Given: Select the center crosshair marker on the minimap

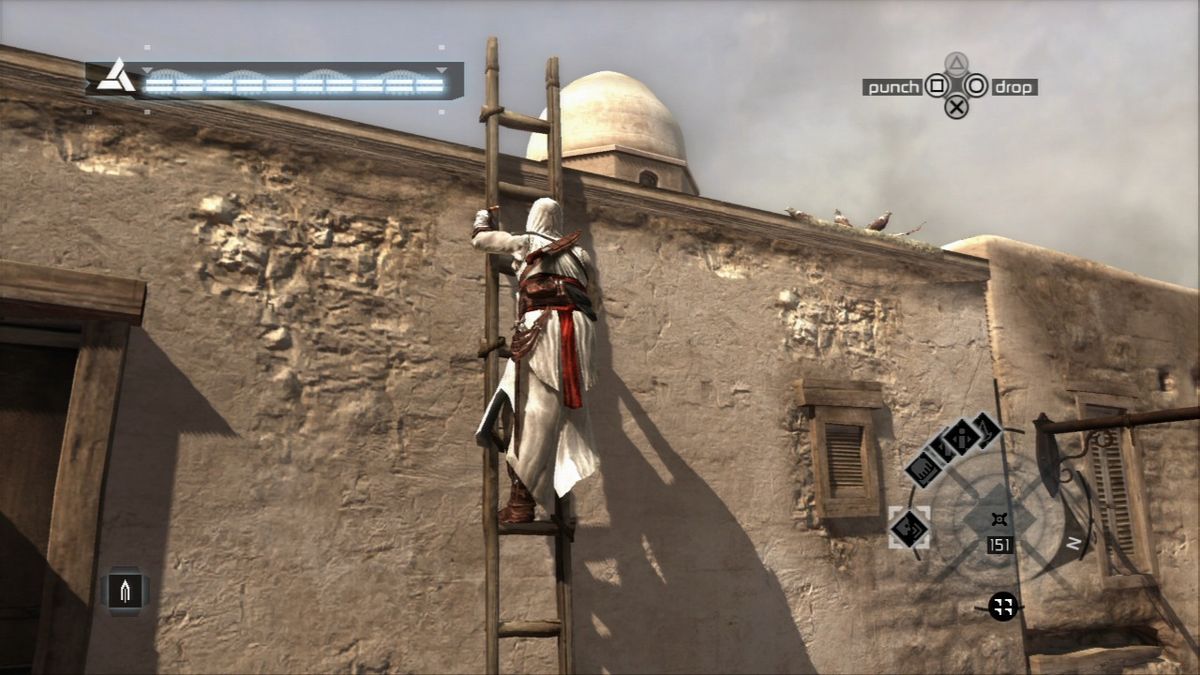Looking at the screenshot, I should coord(998,519).
